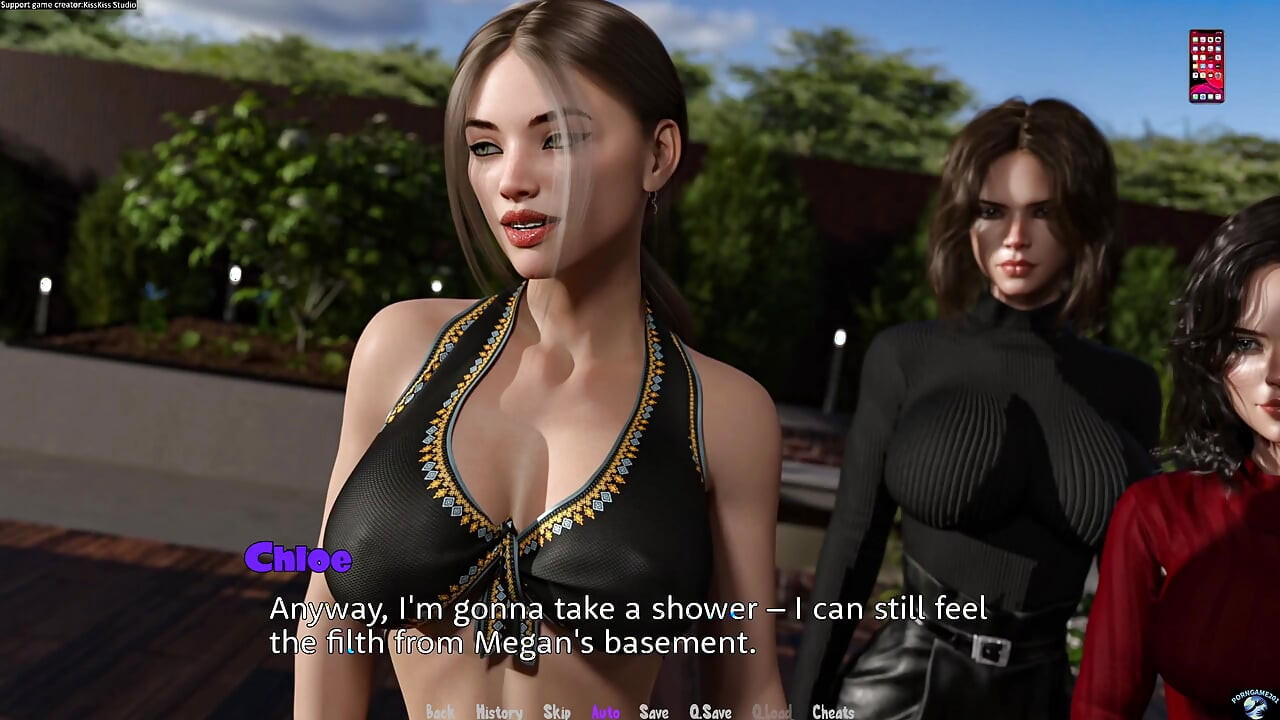The image size is (1280, 720).
Task: Open the dialogue History
Action: [x=499, y=712]
